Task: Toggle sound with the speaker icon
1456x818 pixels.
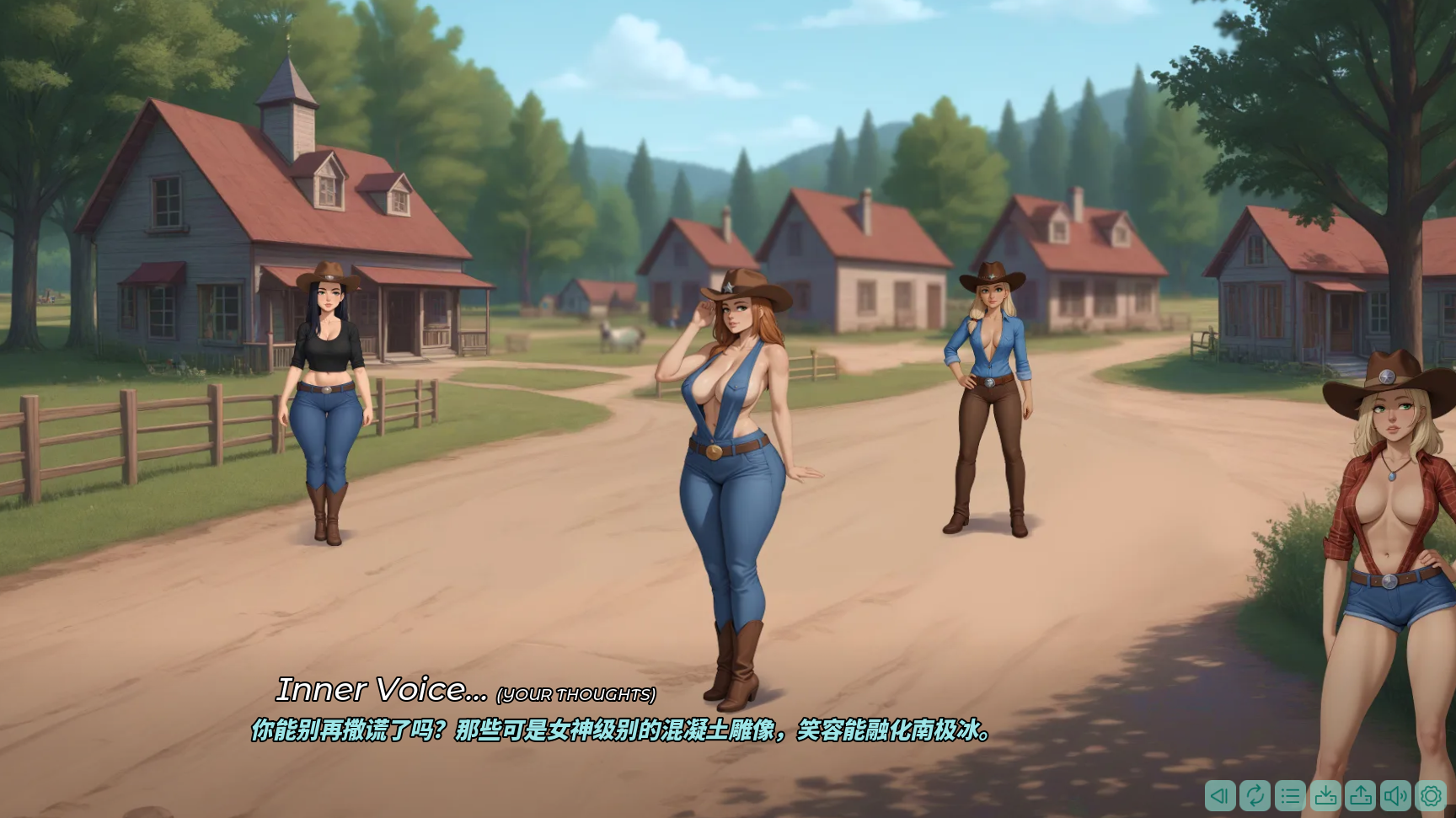Action: (x=1395, y=795)
